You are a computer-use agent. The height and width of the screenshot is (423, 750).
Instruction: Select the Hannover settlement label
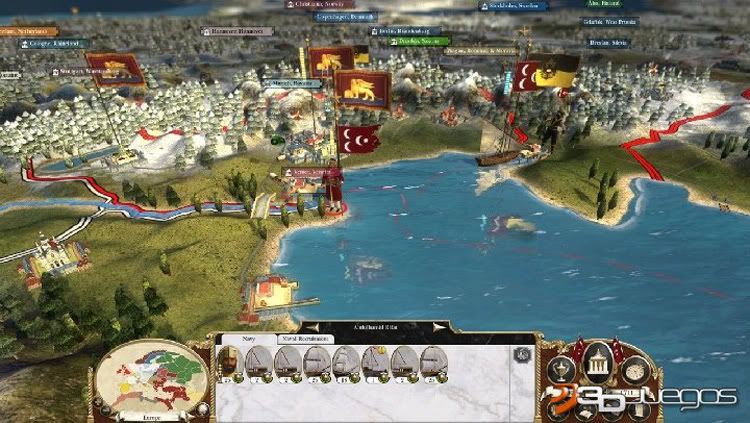click(236, 31)
